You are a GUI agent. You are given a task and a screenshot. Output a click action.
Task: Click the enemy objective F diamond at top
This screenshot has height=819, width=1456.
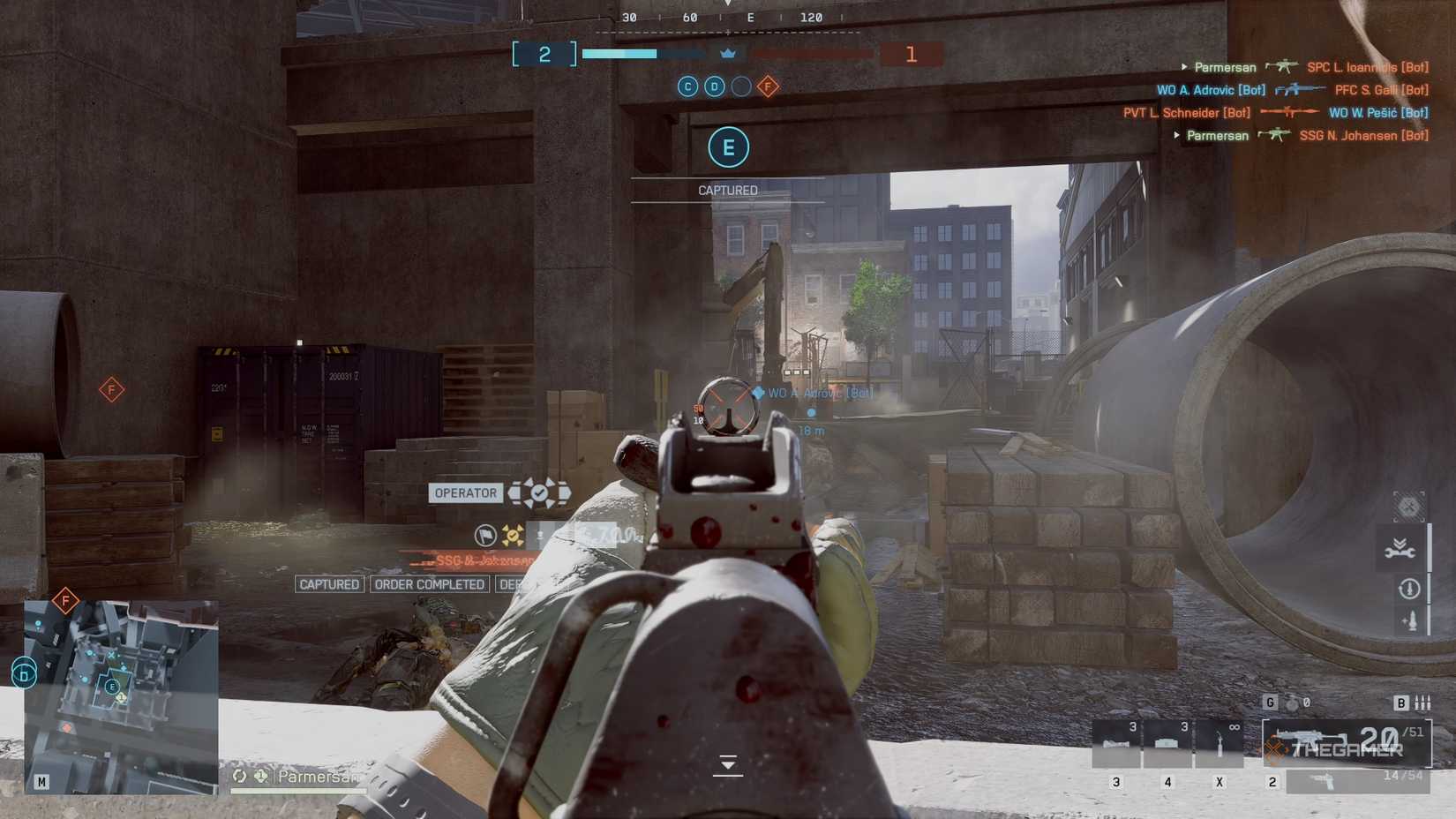[x=768, y=86]
